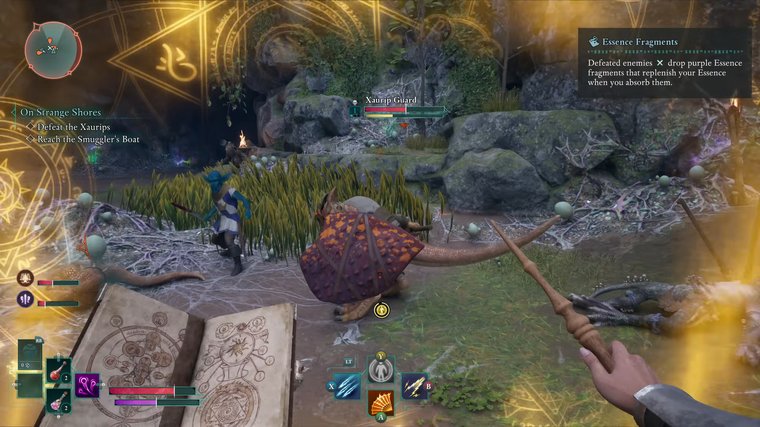
Task: Select the purple companion portrait icon
Action: tap(25, 298)
